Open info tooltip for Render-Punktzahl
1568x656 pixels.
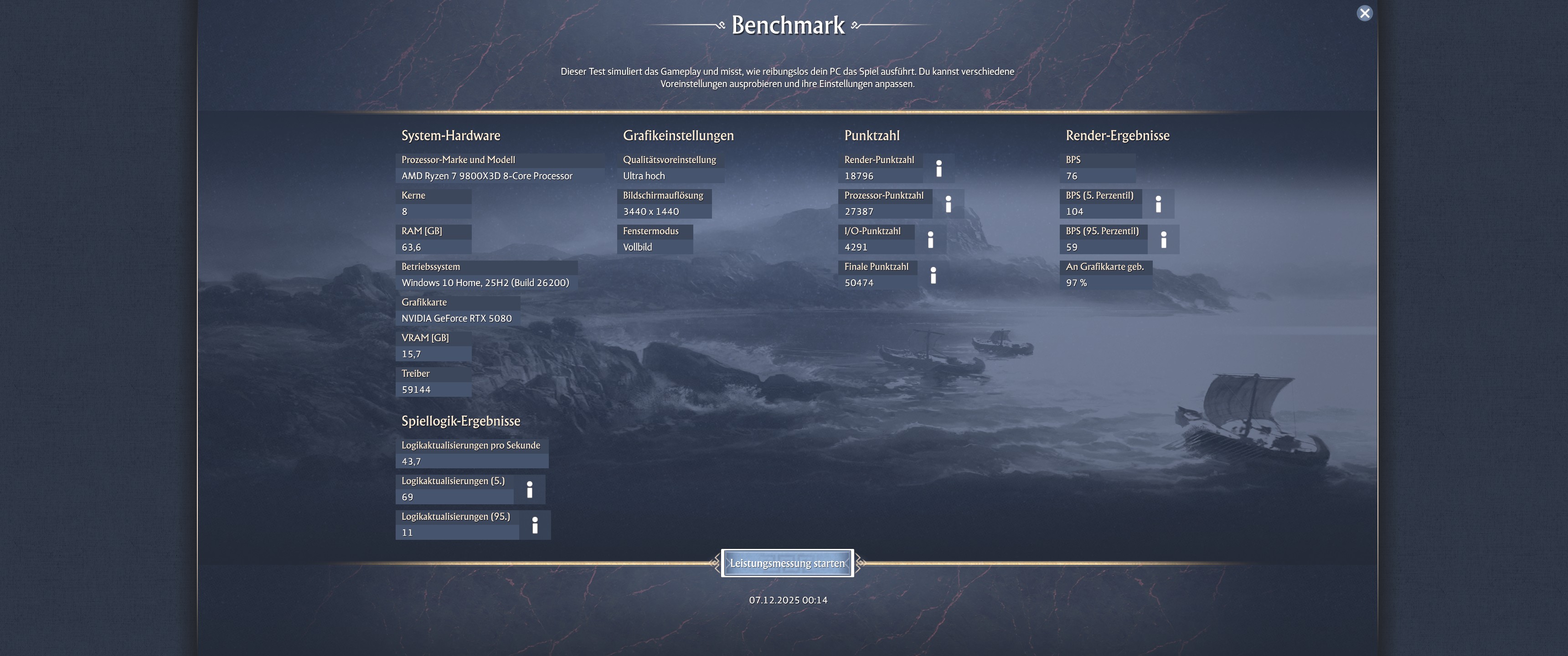click(940, 168)
